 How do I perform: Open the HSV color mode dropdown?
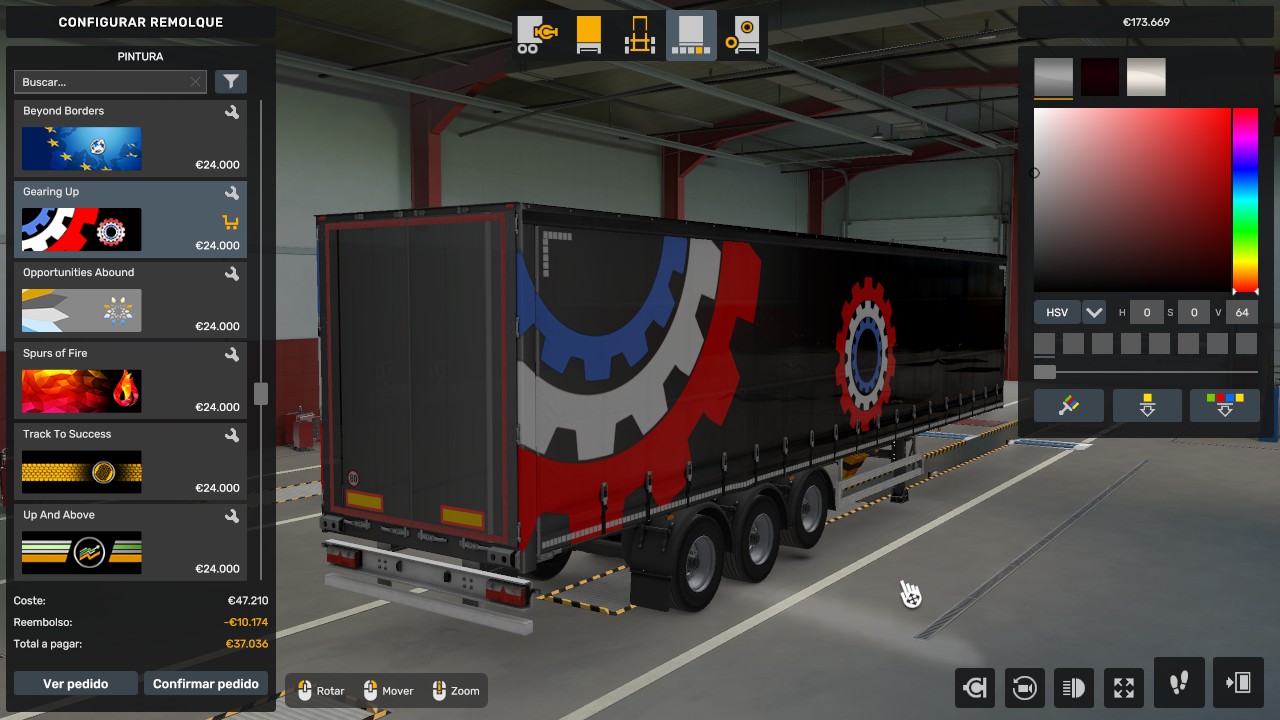pyautogui.click(x=1094, y=312)
